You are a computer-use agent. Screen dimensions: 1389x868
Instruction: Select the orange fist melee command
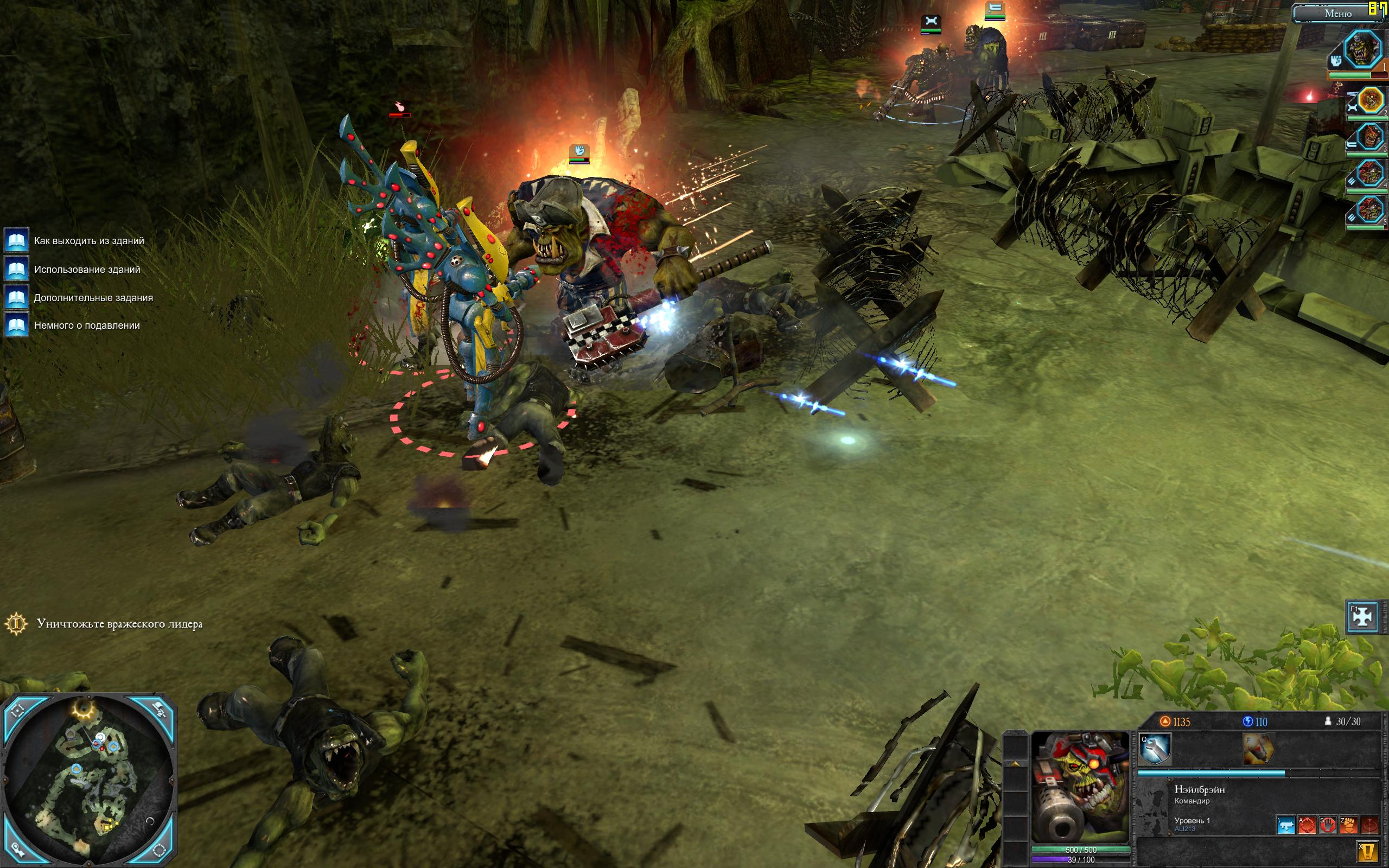pos(1348,825)
